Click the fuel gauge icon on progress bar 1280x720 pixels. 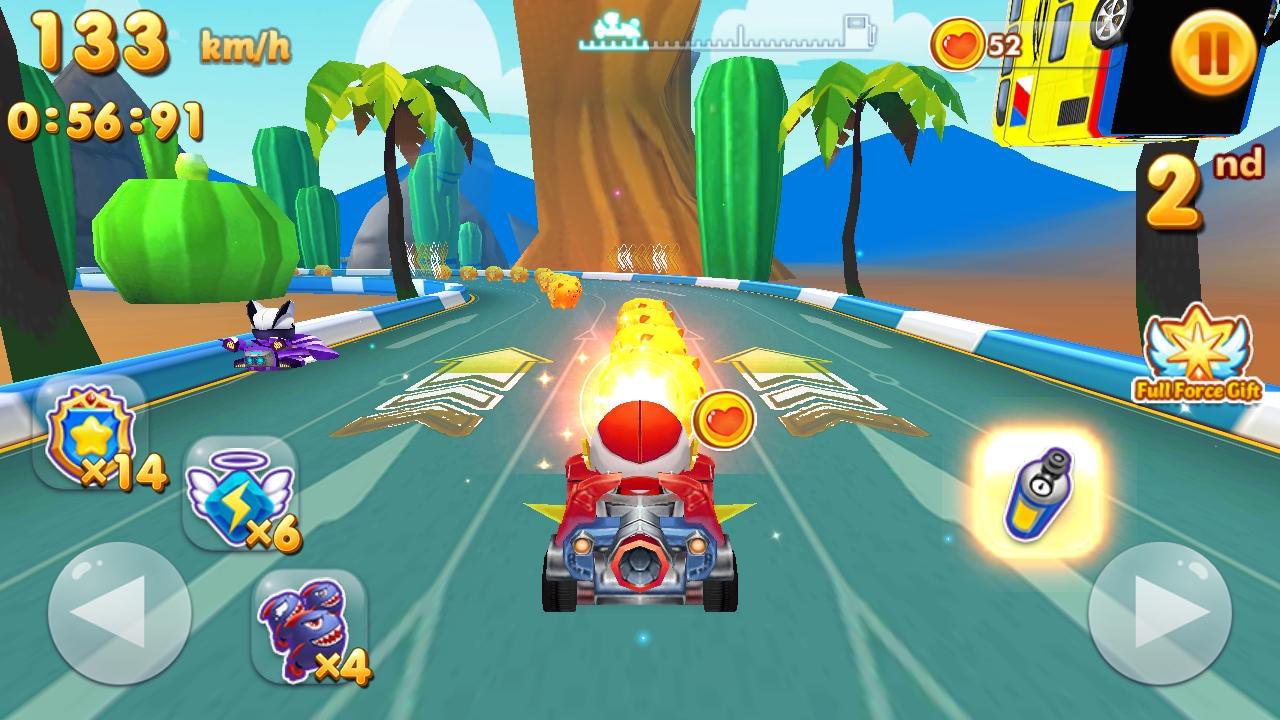(x=853, y=27)
